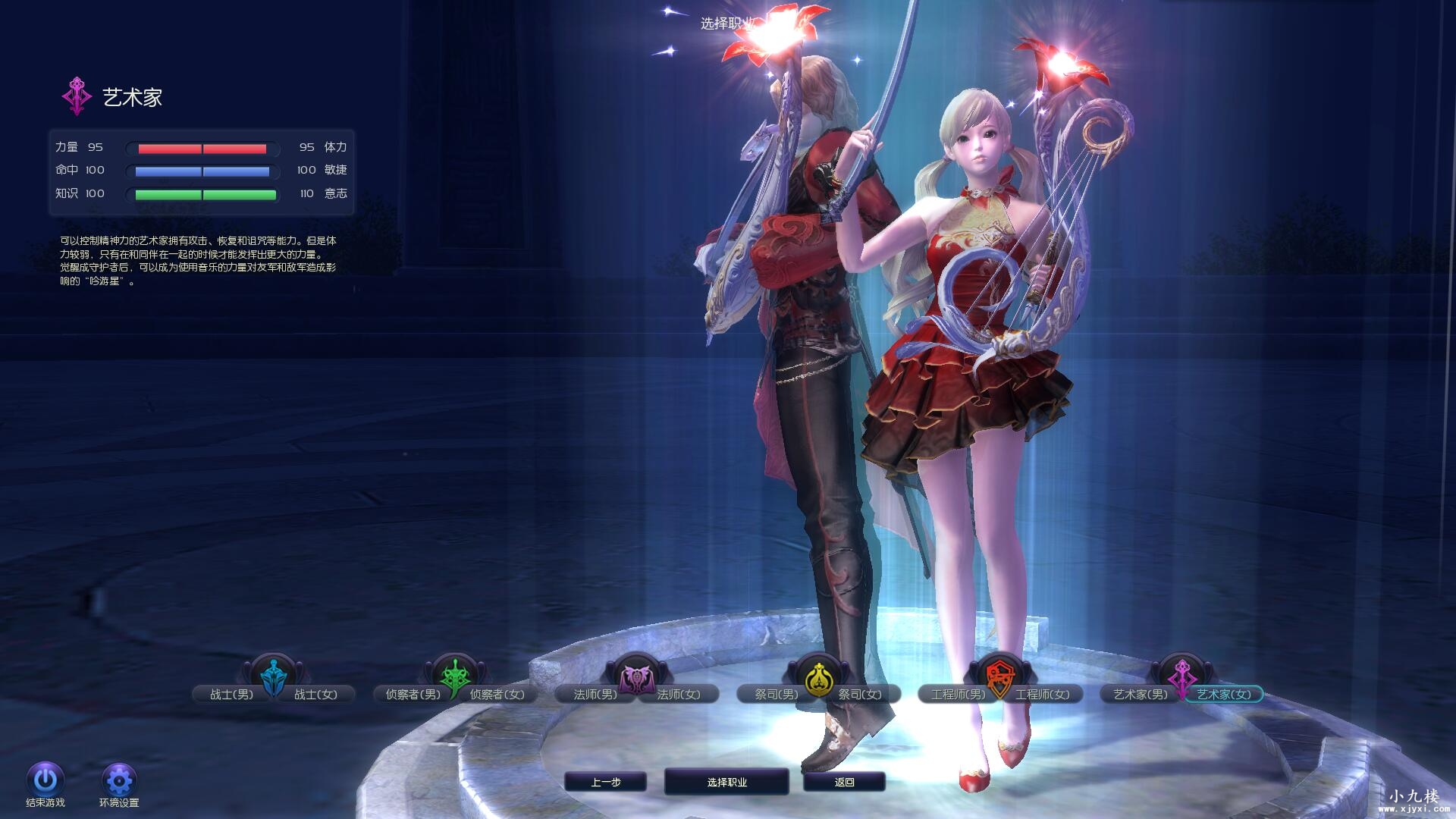
Task: Switch to 法师(女) class option
Action: (680, 694)
